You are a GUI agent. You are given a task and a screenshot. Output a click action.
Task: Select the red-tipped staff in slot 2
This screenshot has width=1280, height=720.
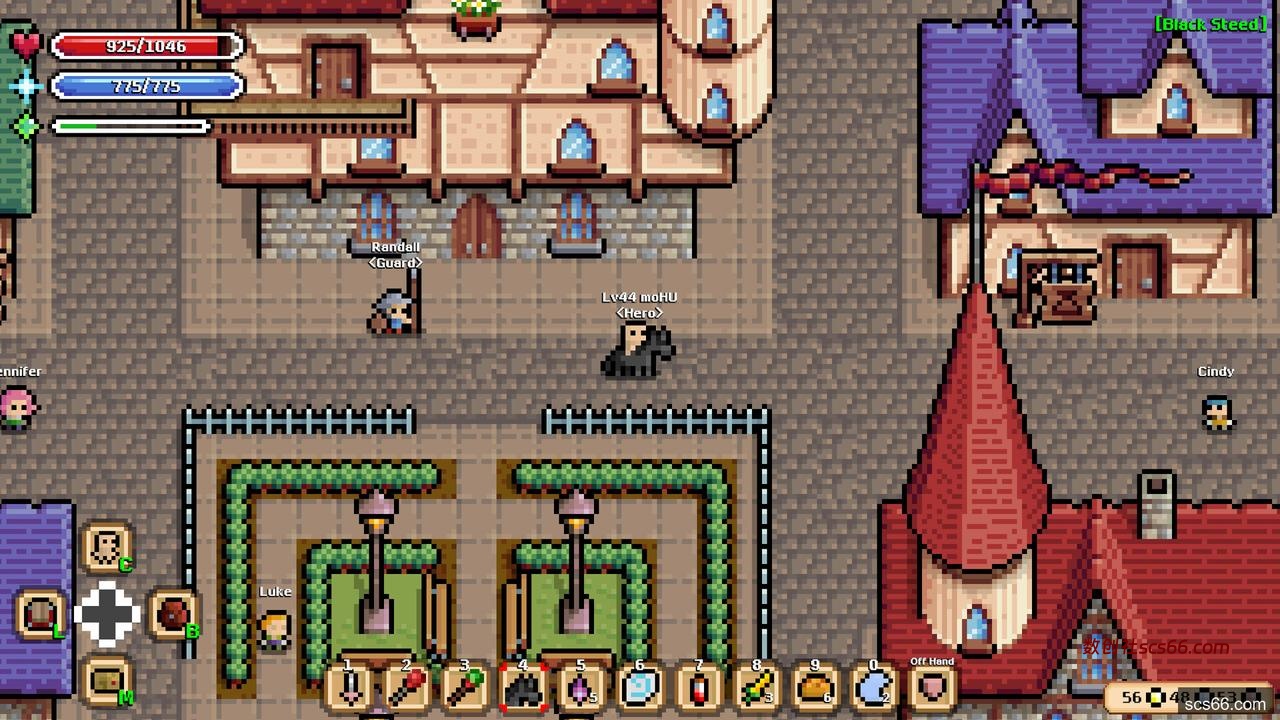pyautogui.click(x=407, y=689)
